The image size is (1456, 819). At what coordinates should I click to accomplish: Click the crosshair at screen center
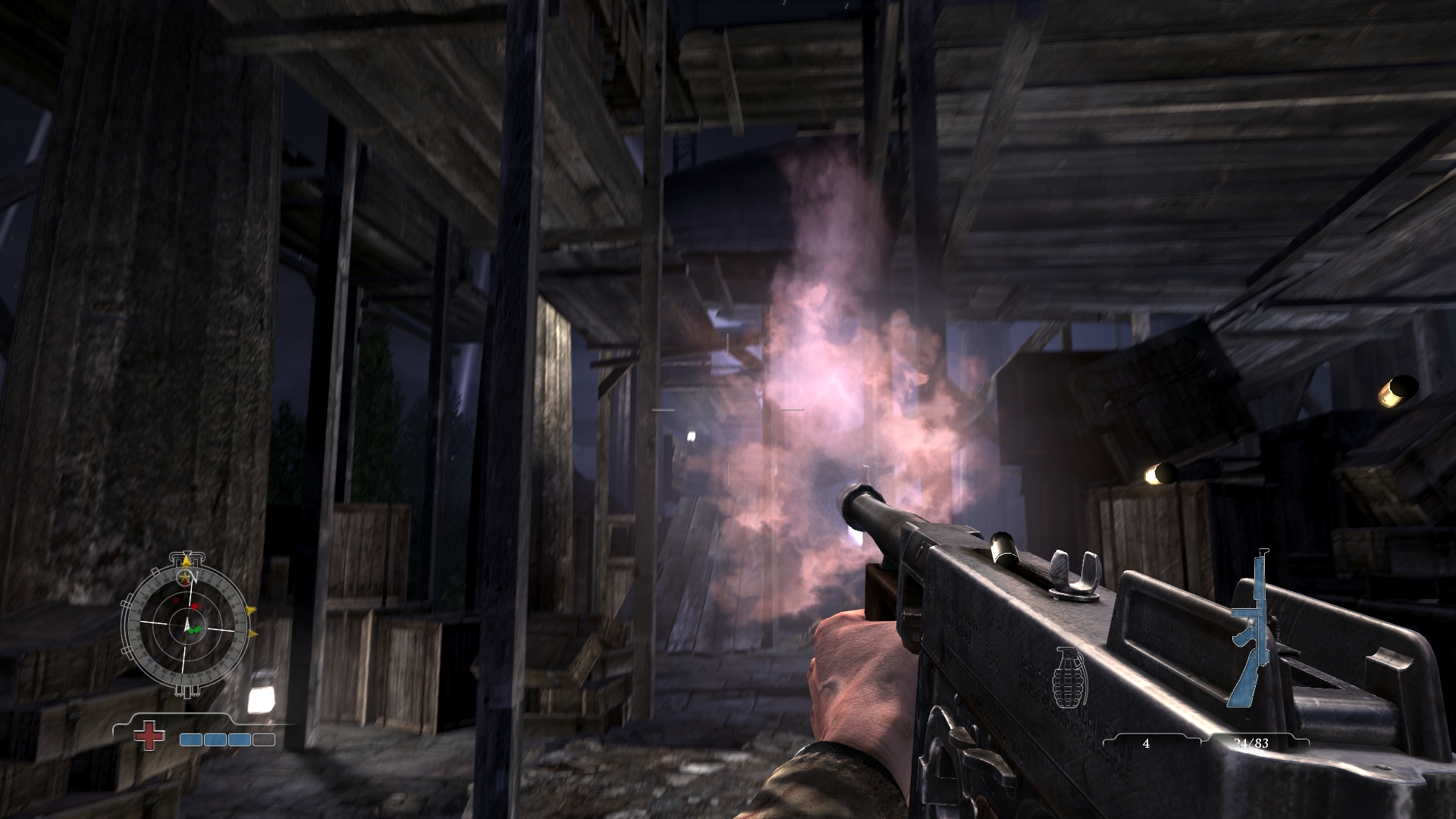tap(728, 409)
